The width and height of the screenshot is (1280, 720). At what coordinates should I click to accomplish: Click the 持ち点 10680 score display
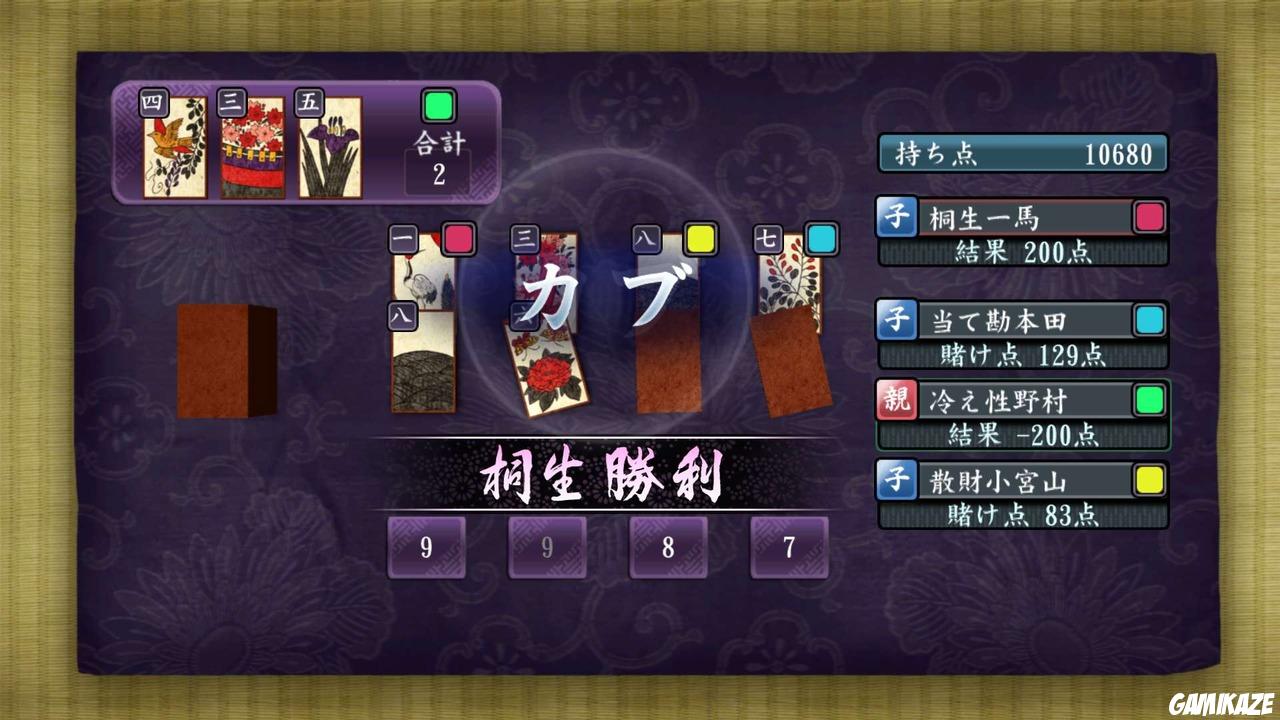click(x=1022, y=153)
